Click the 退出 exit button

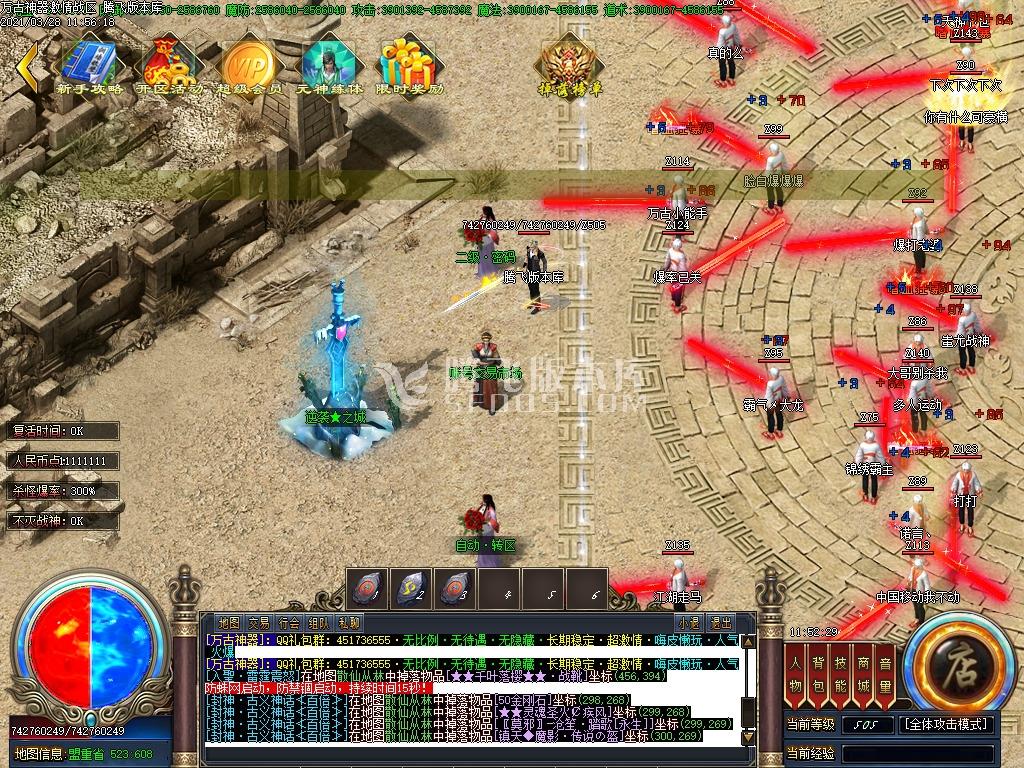click(720, 622)
